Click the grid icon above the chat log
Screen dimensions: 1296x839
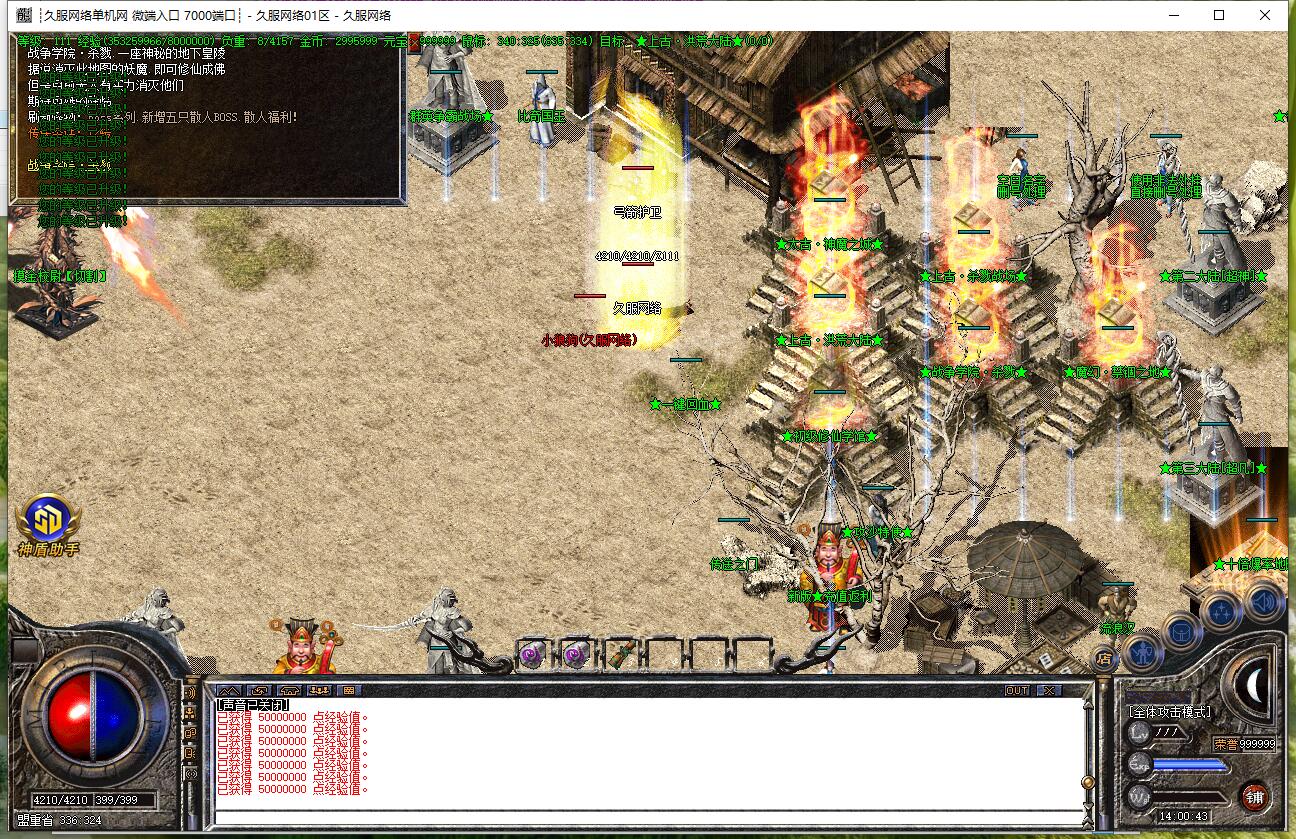coord(349,690)
